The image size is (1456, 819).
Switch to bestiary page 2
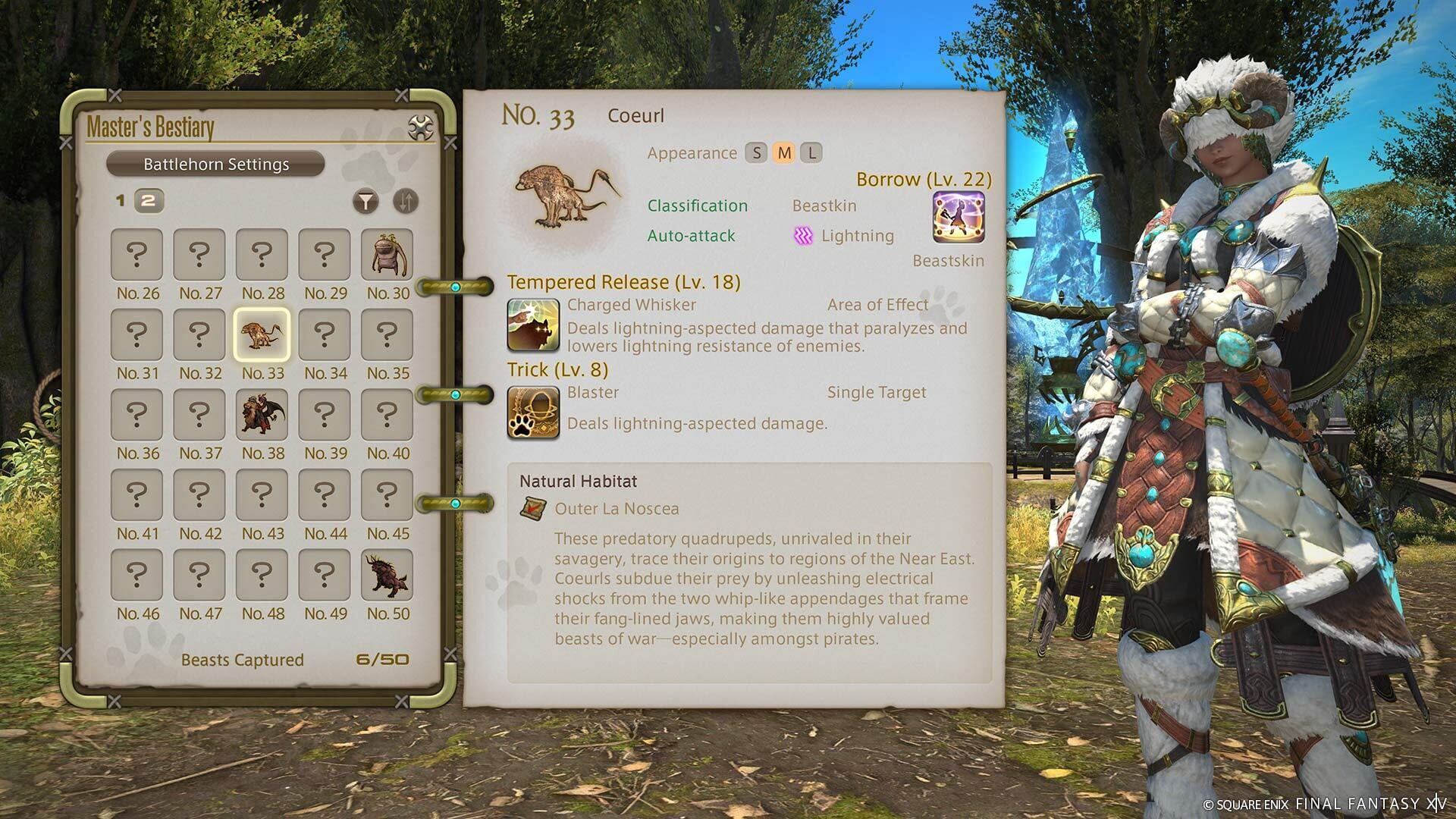pos(149,200)
